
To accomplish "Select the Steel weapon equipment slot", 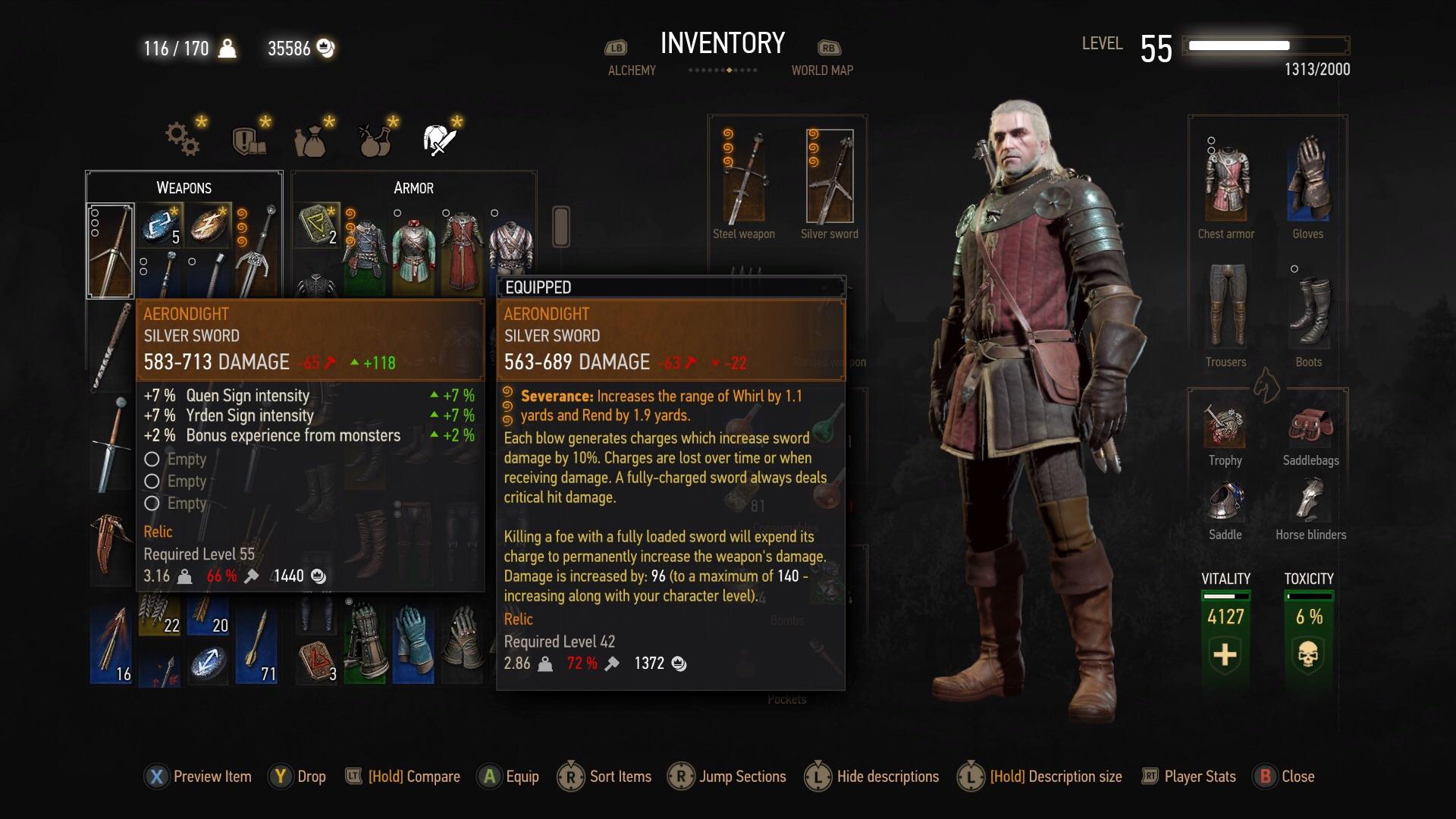I will (x=743, y=178).
